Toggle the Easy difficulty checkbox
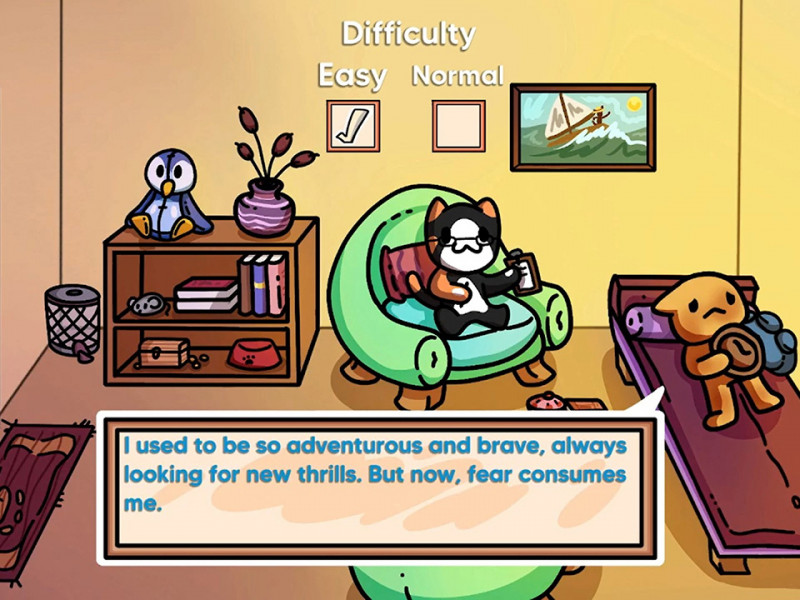This screenshot has height=600, width=800. [x=353, y=125]
